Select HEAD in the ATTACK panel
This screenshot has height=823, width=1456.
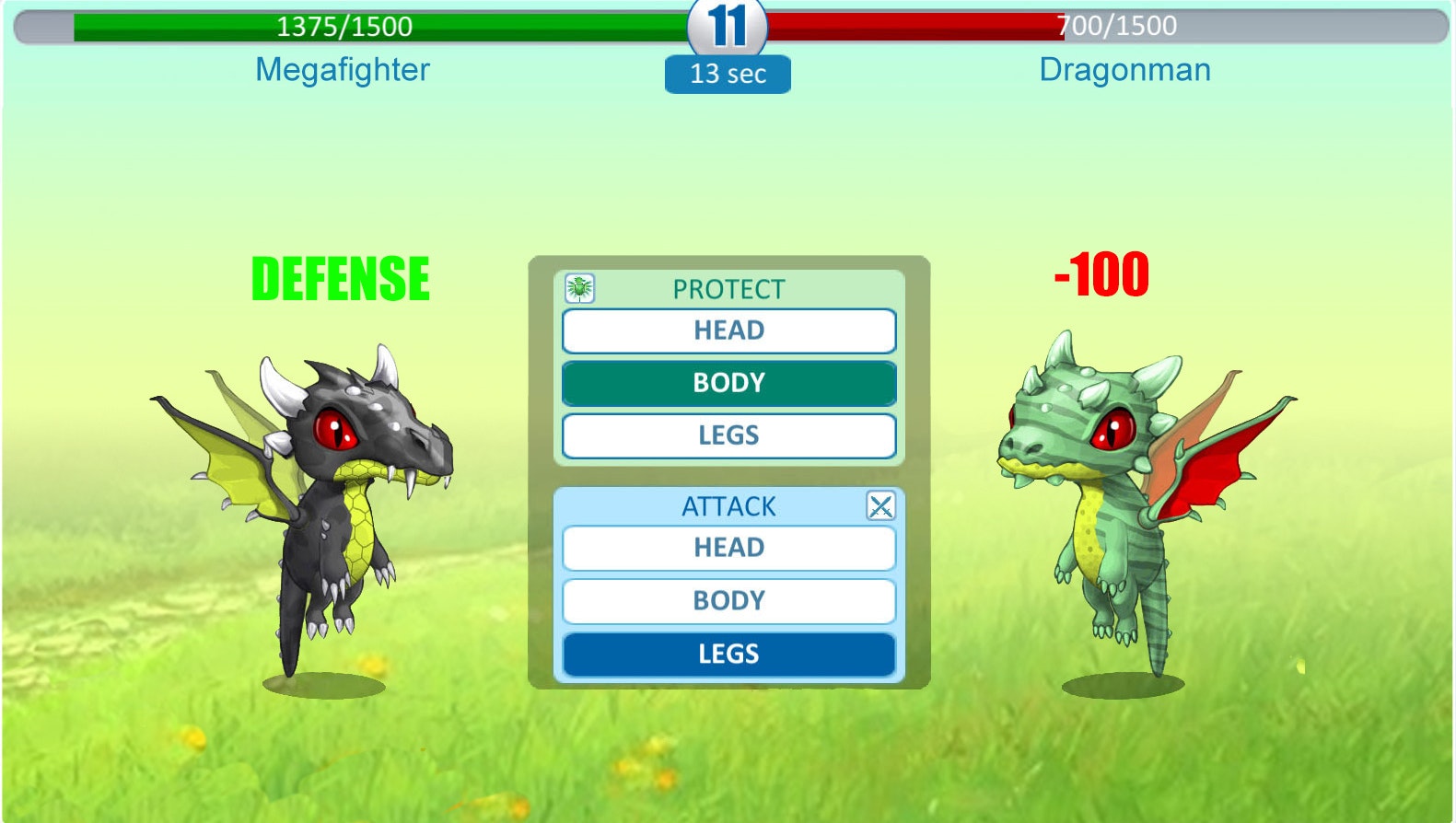pos(728,547)
